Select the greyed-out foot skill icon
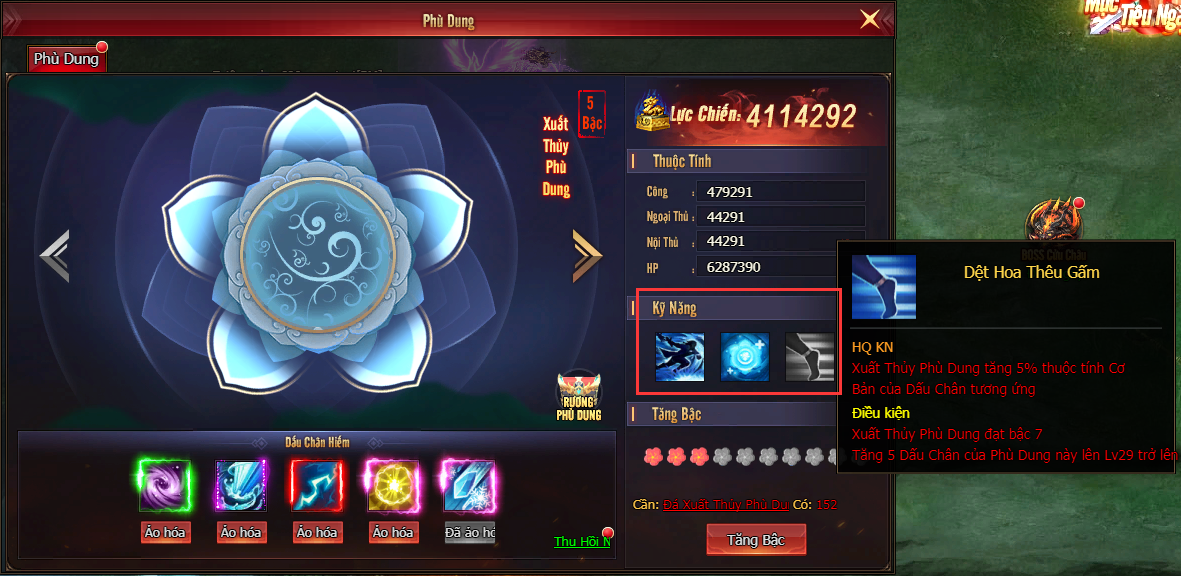1181x576 pixels. pyautogui.click(x=809, y=357)
